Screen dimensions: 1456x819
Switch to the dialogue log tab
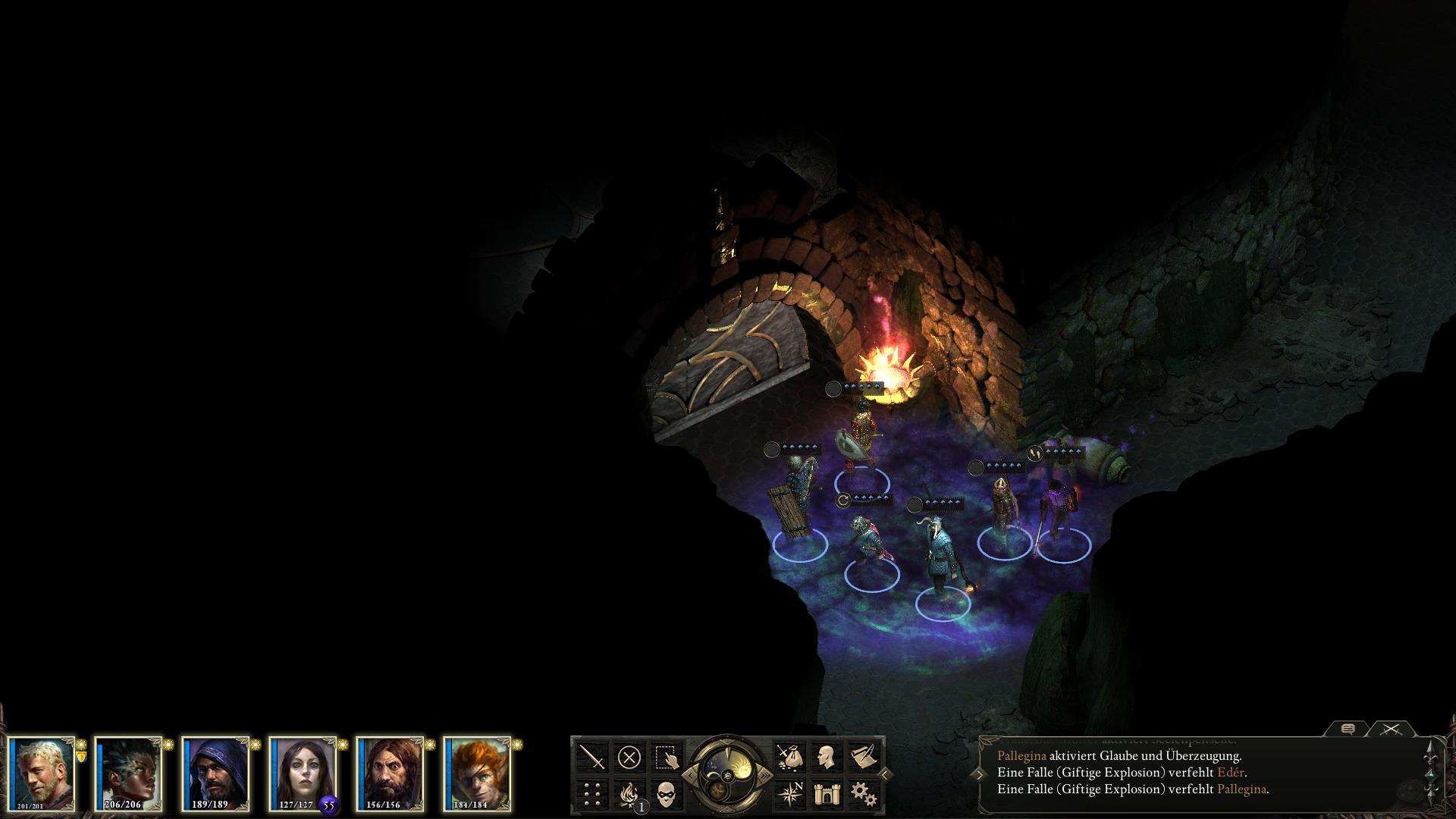tap(1348, 730)
